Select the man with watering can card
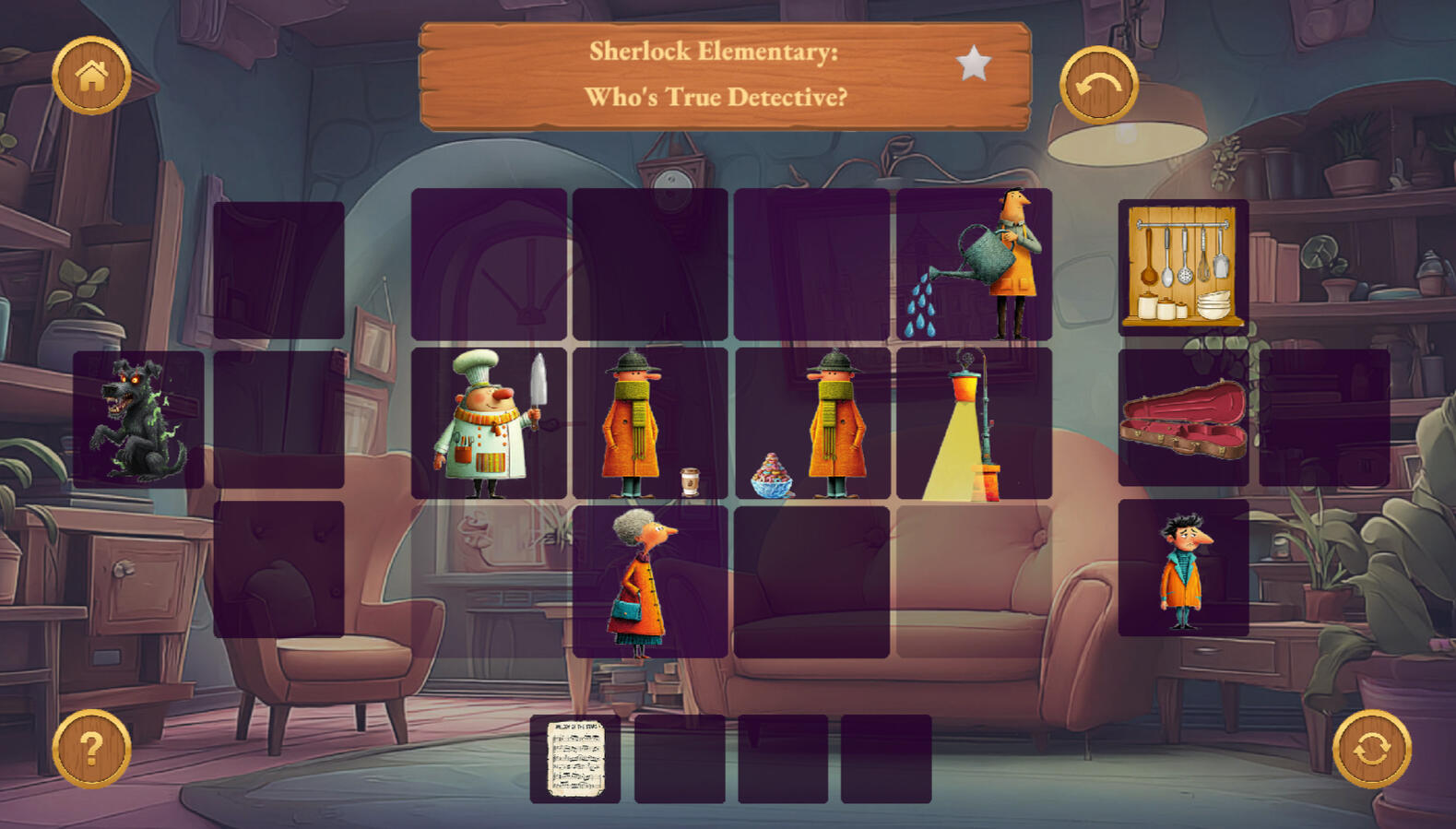The width and height of the screenshot is (1456, 829). pos(974,265)
